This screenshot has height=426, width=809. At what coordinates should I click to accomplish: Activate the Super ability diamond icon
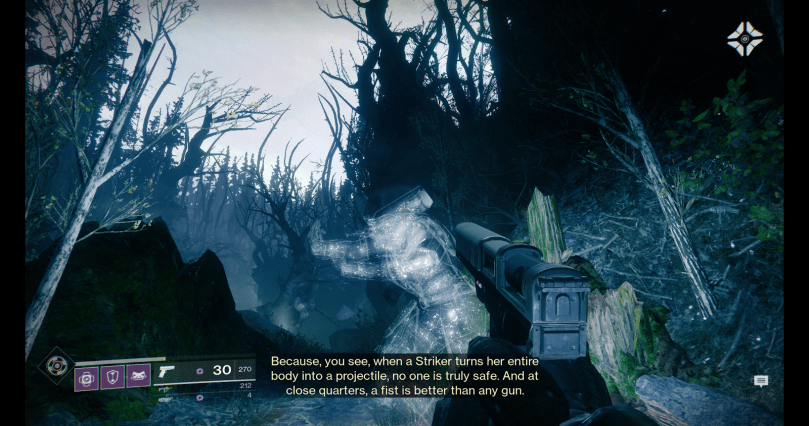coord(56,365)
